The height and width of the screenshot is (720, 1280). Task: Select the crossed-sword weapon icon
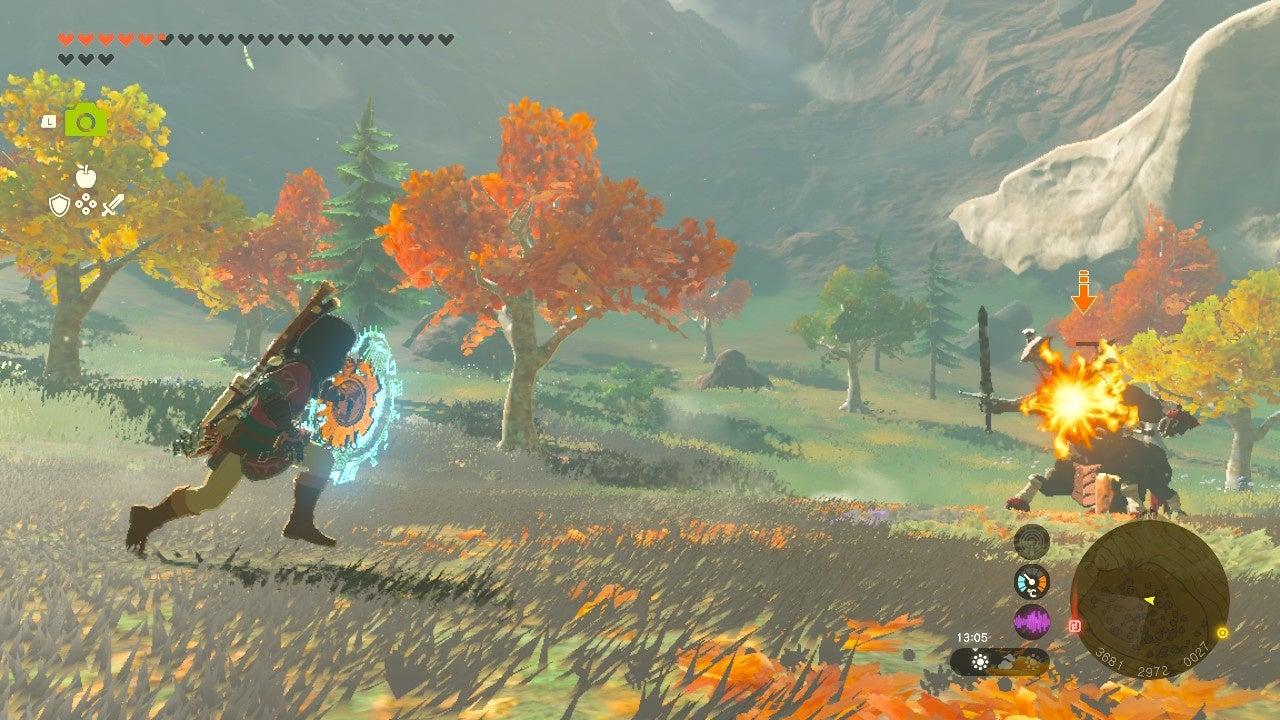click(113, 205)
